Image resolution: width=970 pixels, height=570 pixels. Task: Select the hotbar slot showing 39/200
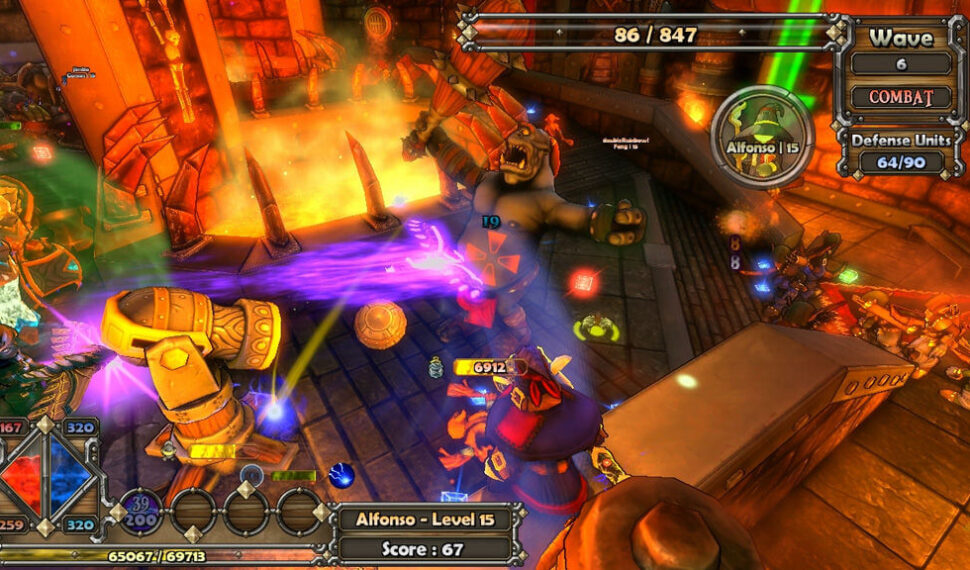(x=141, y=511)
